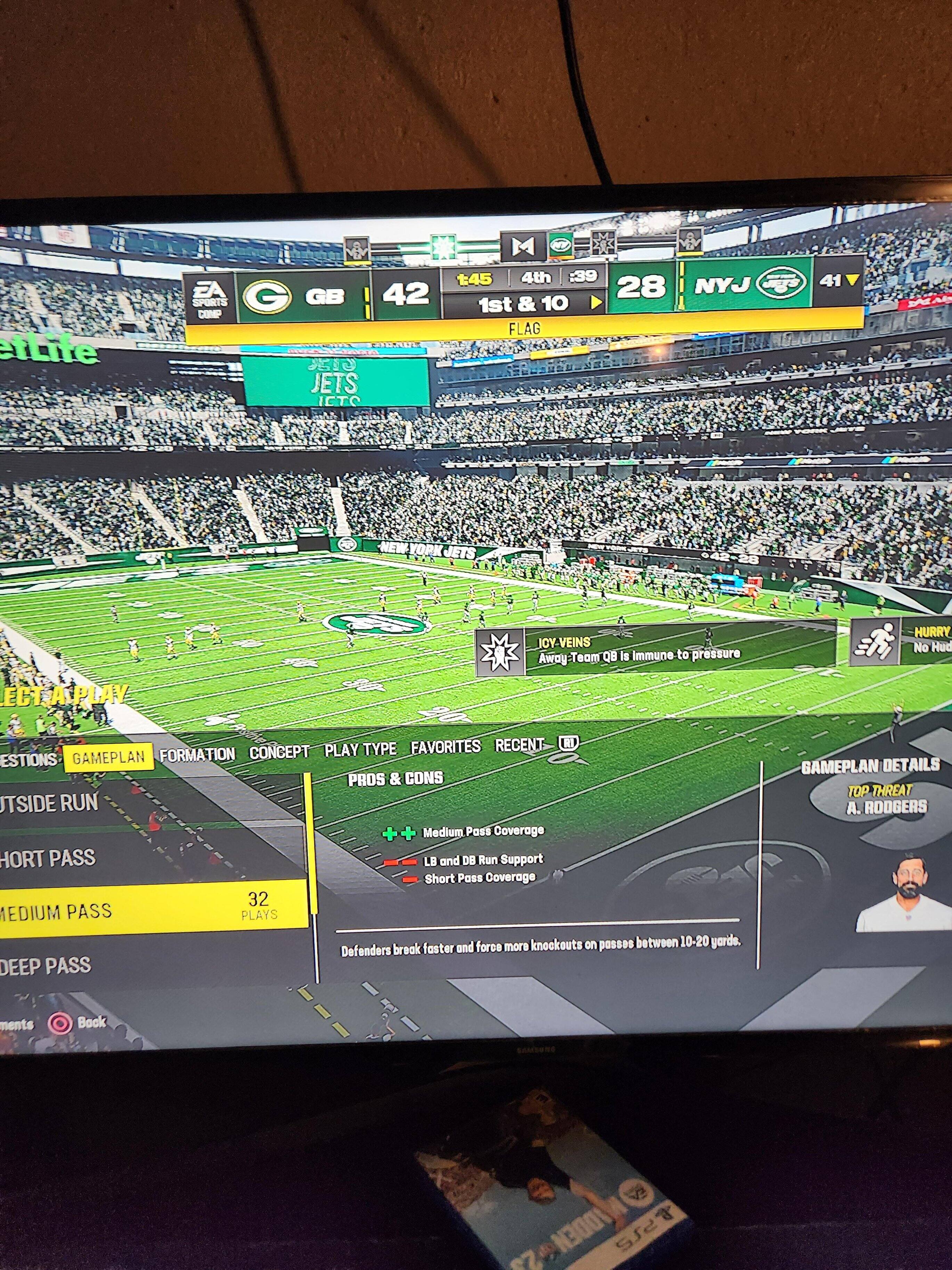Switch to the Gameplan tab
The width and height of the screenshot is (952, 1270).
coord(108,757)
